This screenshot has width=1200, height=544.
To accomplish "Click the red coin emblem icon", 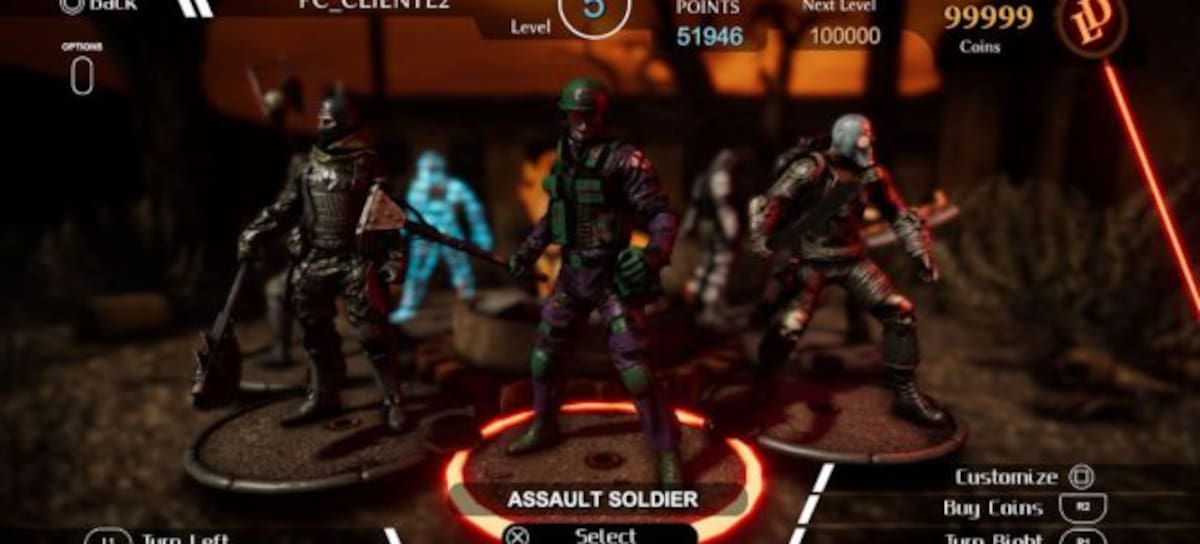I will pyautogui.click(x=1092, y=24).
